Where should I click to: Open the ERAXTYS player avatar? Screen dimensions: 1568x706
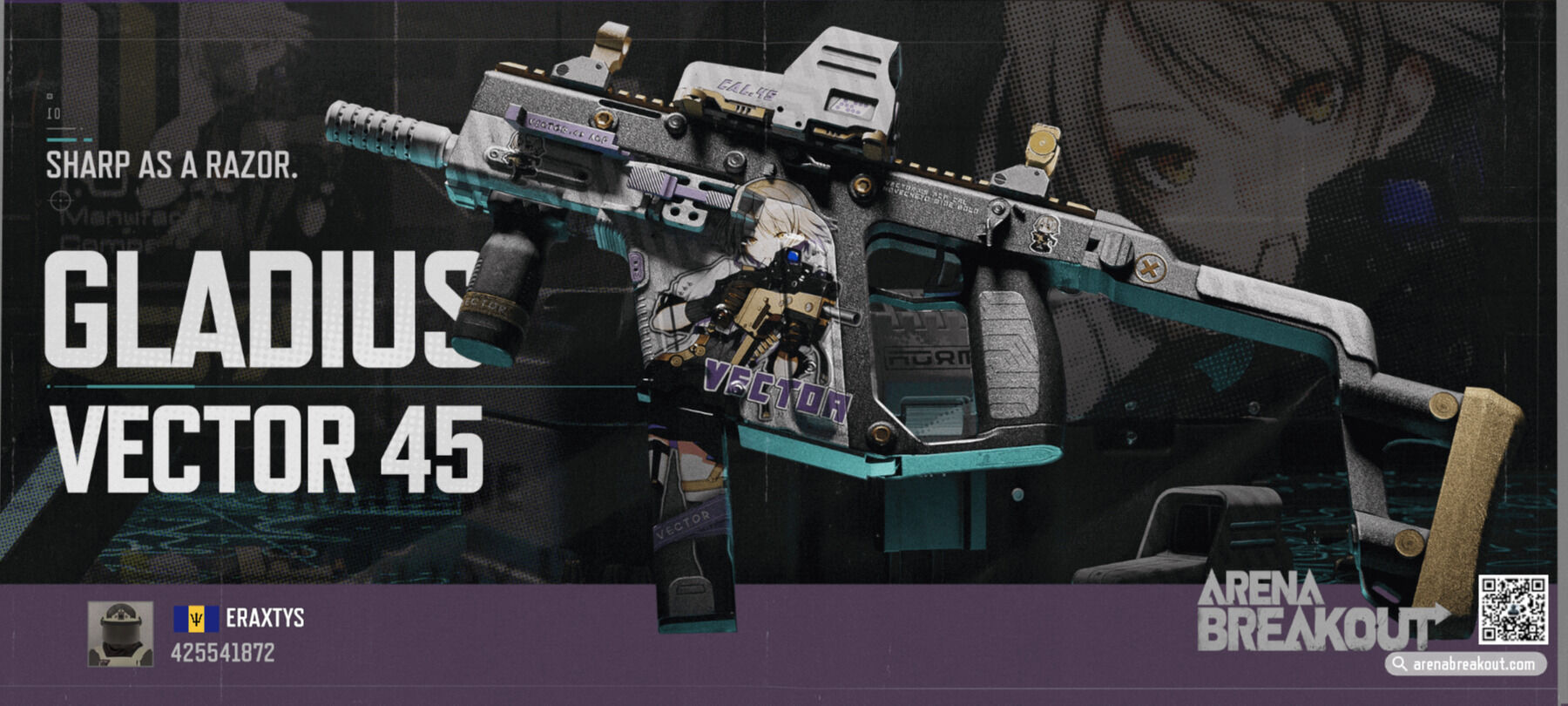[120, 634]
